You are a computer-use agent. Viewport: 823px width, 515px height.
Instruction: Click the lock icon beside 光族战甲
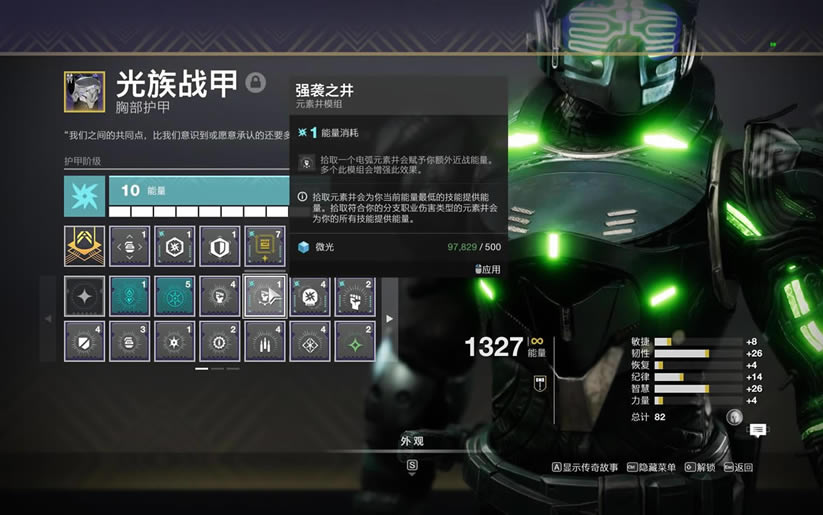[256, 82]
